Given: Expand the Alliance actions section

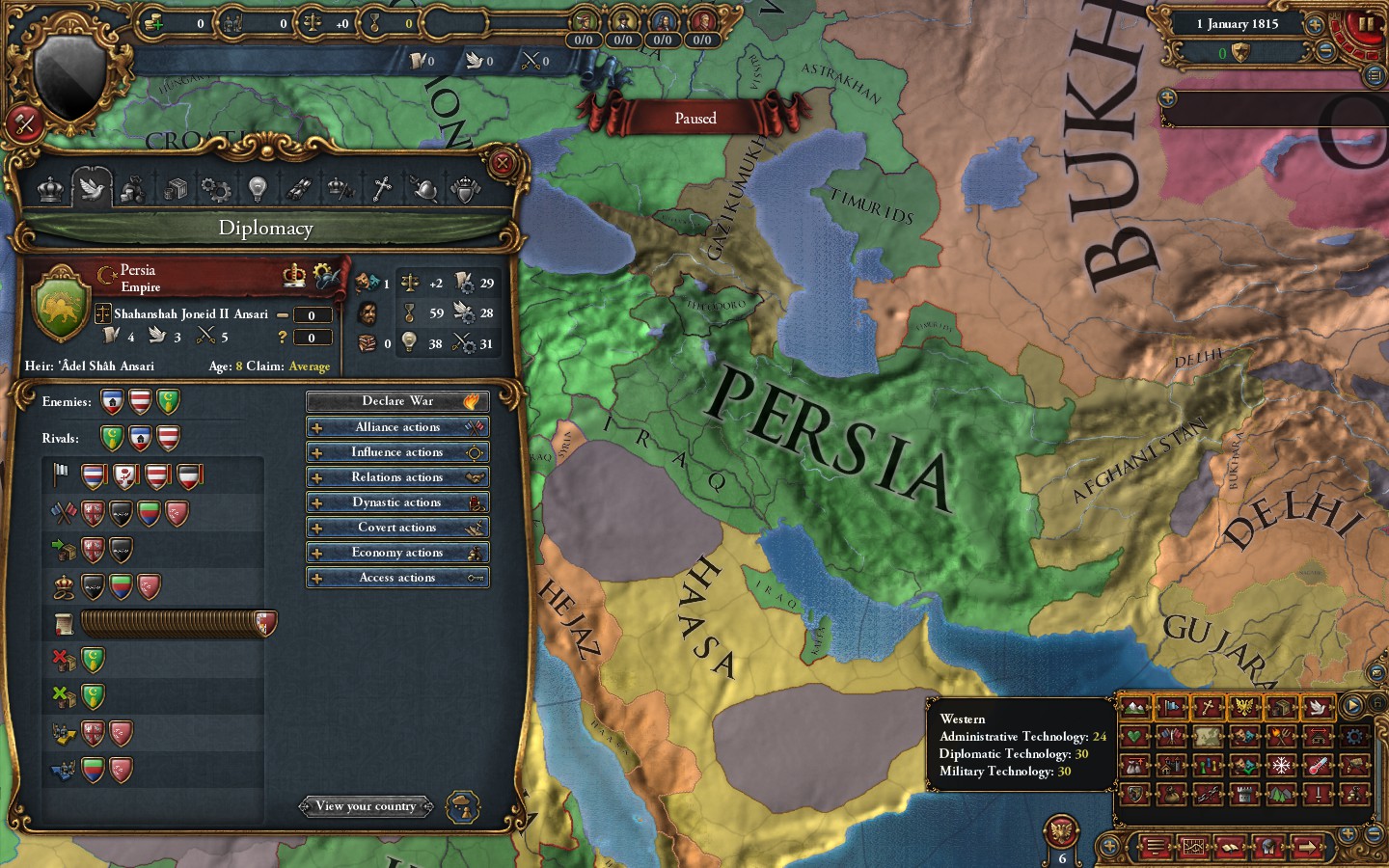Looking at the screenshot, I should (397, 426).
